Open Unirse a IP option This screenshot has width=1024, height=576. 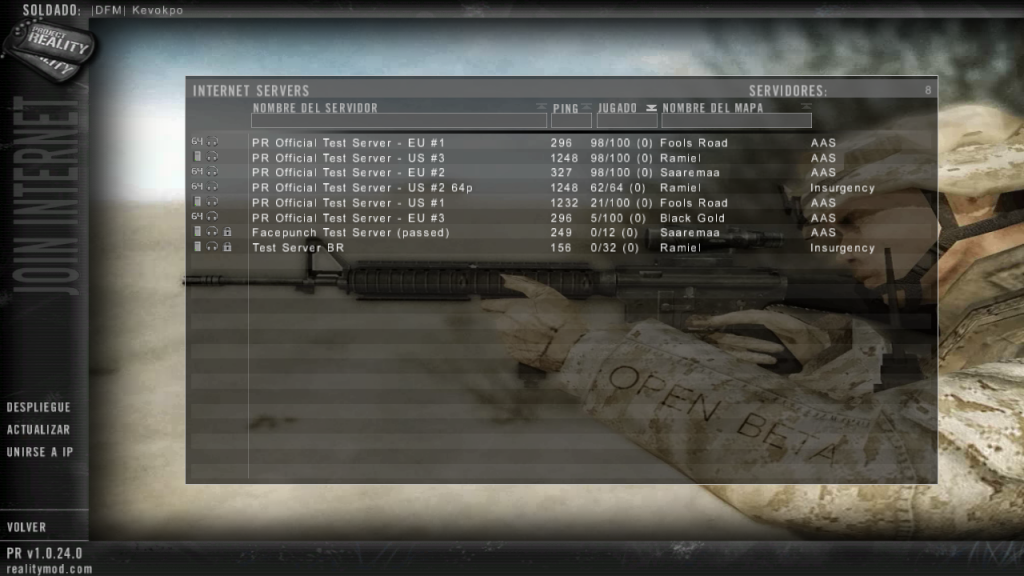(40, 452)
